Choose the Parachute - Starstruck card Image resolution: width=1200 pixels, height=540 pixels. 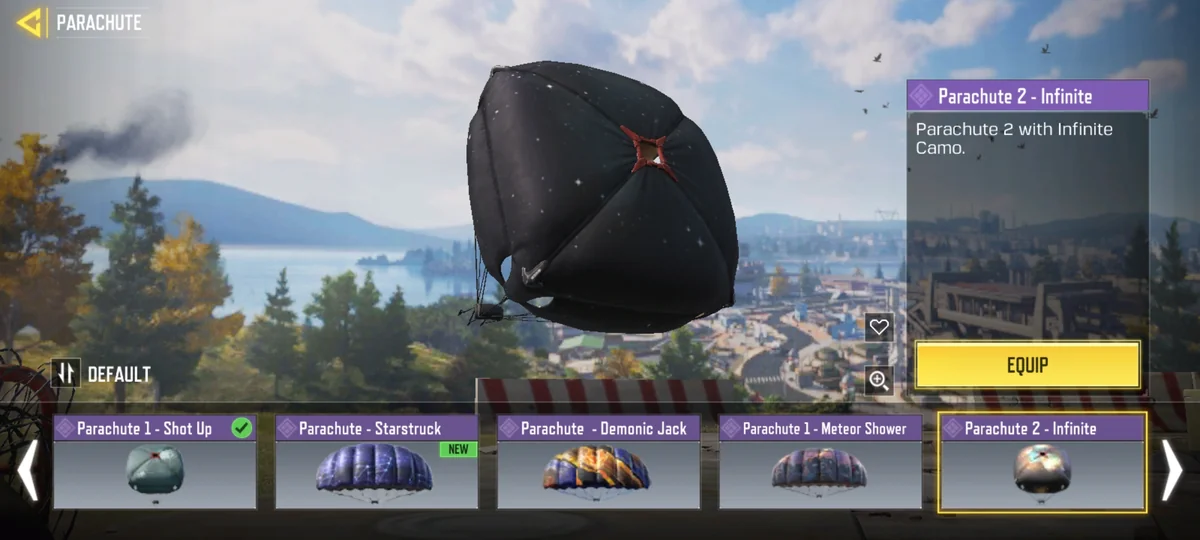[376, 462]
